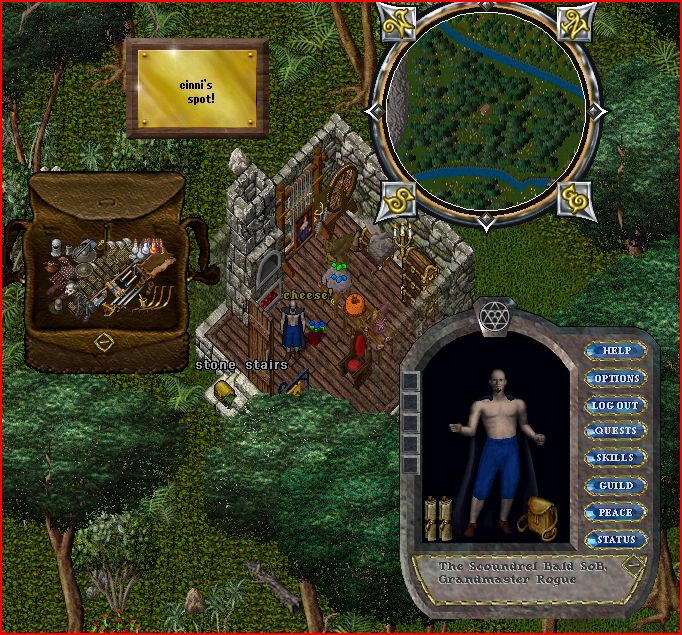This screenshot has height=635, width=682.
Task: Show the Skills list
Action: tap(616, 458)
